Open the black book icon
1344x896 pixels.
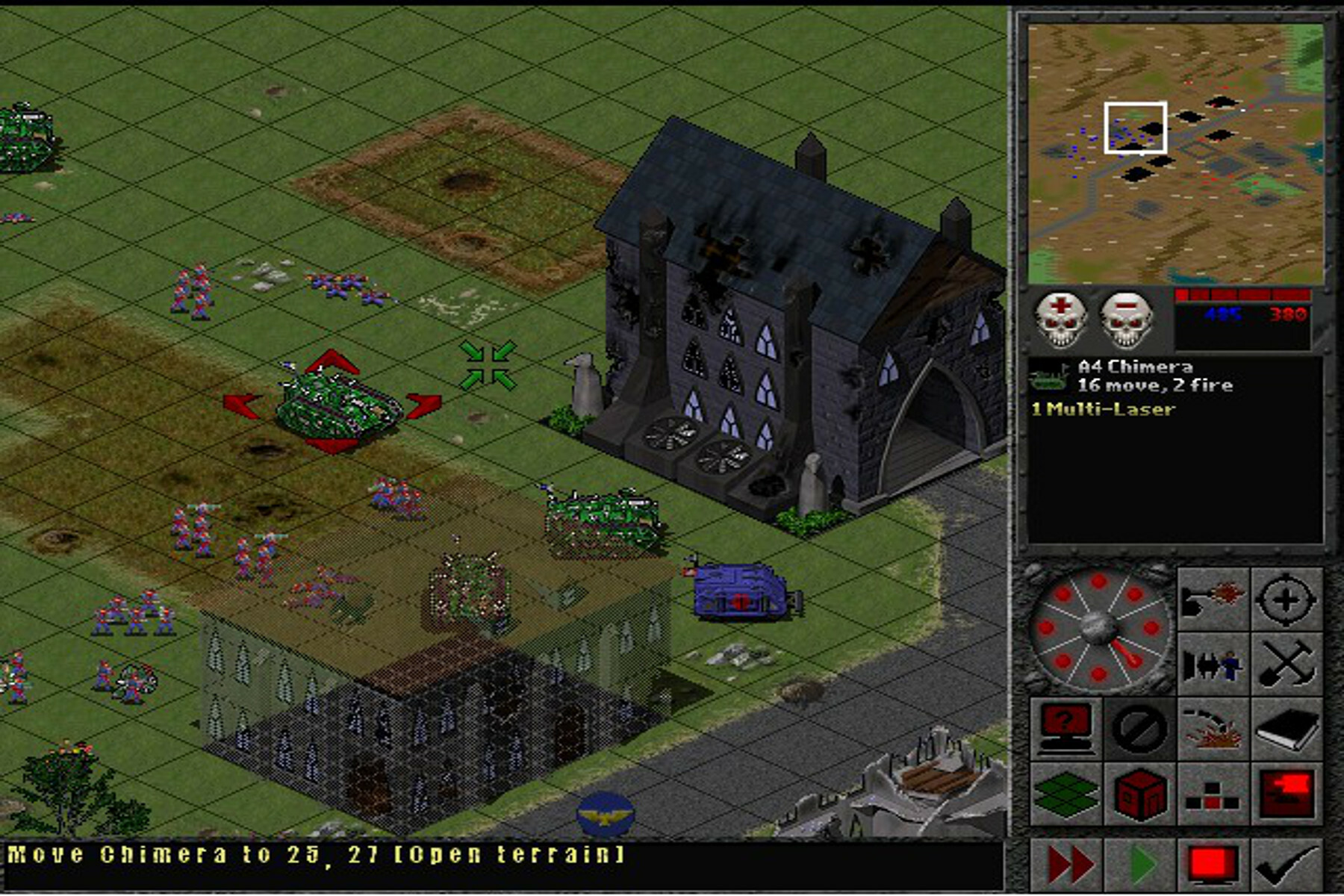pyautogui.click(x=1286, y=728)
